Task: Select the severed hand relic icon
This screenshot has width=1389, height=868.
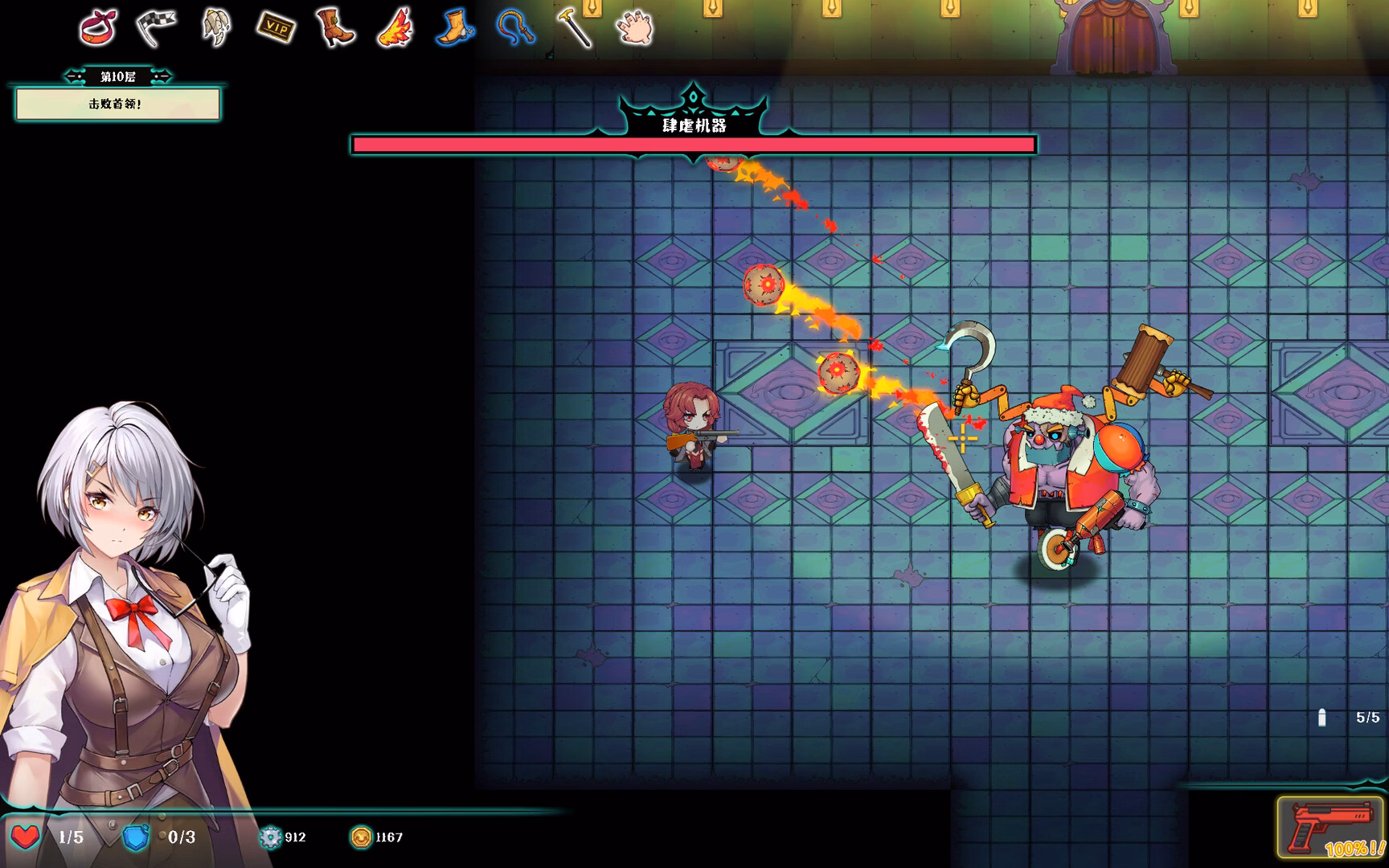Action: click(635, 27)
